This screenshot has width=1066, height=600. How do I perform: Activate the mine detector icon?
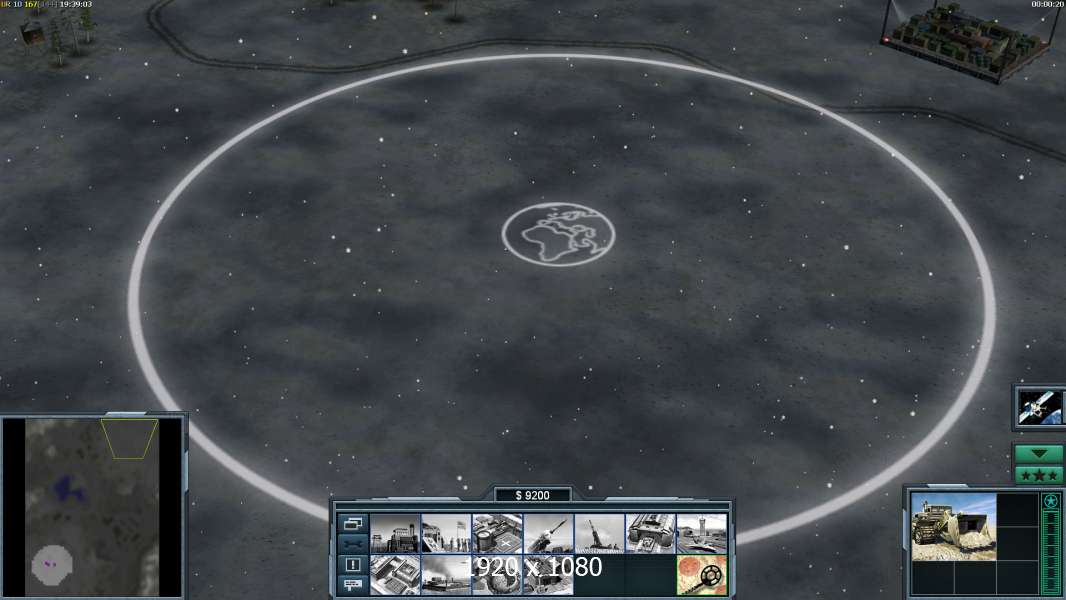point(701,575)
